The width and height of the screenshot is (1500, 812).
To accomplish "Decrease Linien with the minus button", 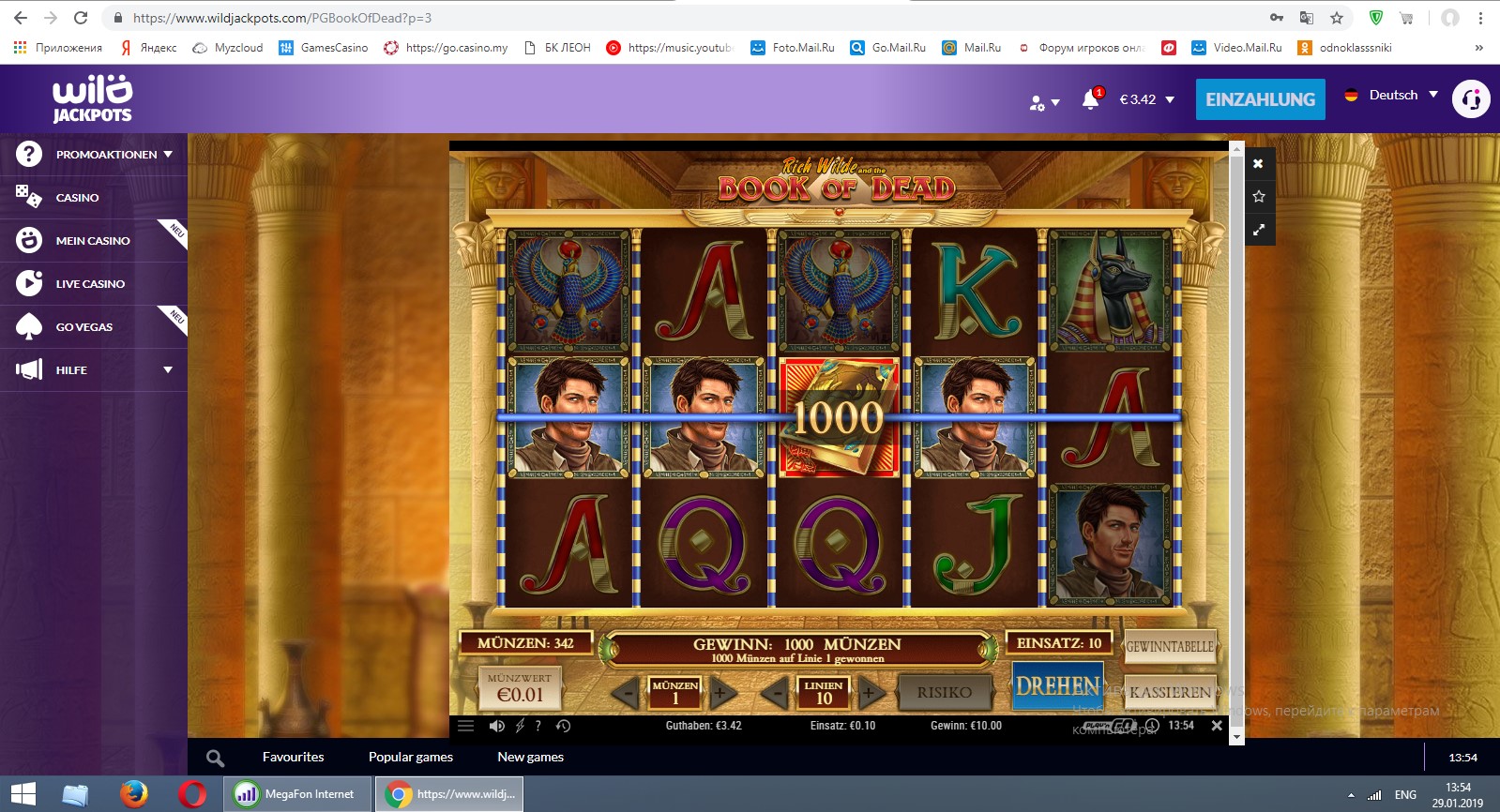I will [x=773, y=694].
